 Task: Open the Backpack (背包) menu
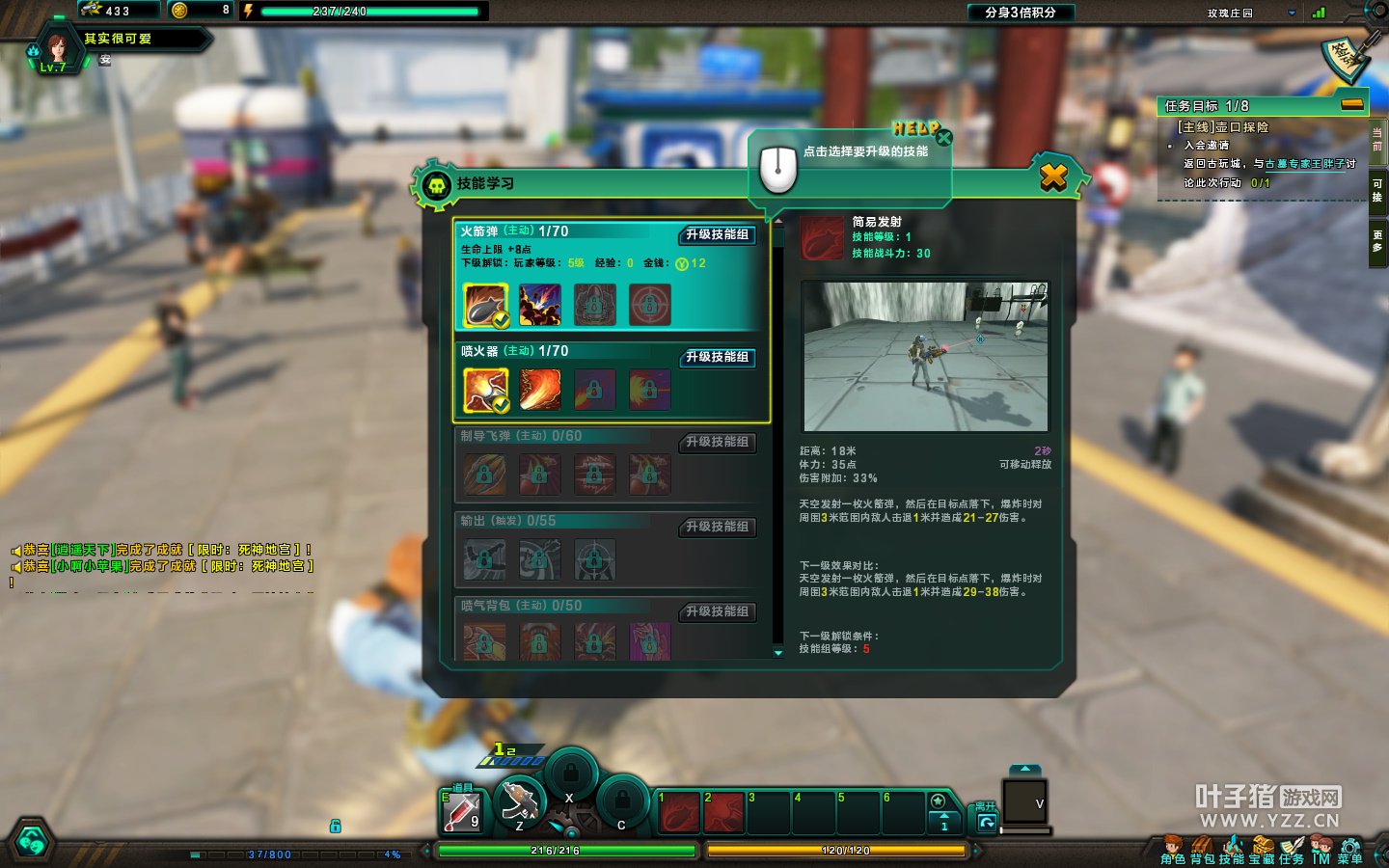1202,851
